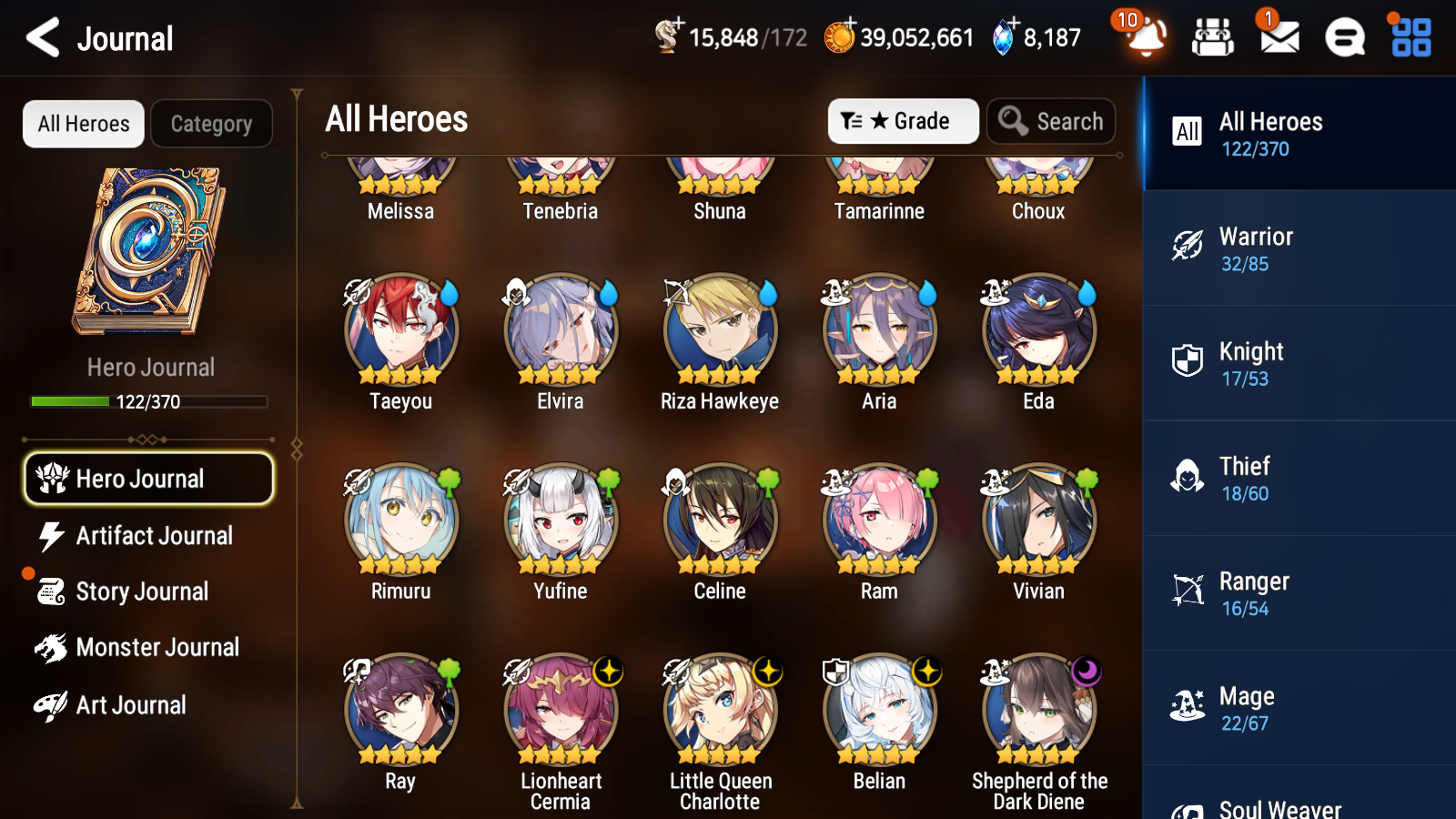Switch to the Category tab
The height and width of the screenshot is (819, 1456).
tap(211, 124)
